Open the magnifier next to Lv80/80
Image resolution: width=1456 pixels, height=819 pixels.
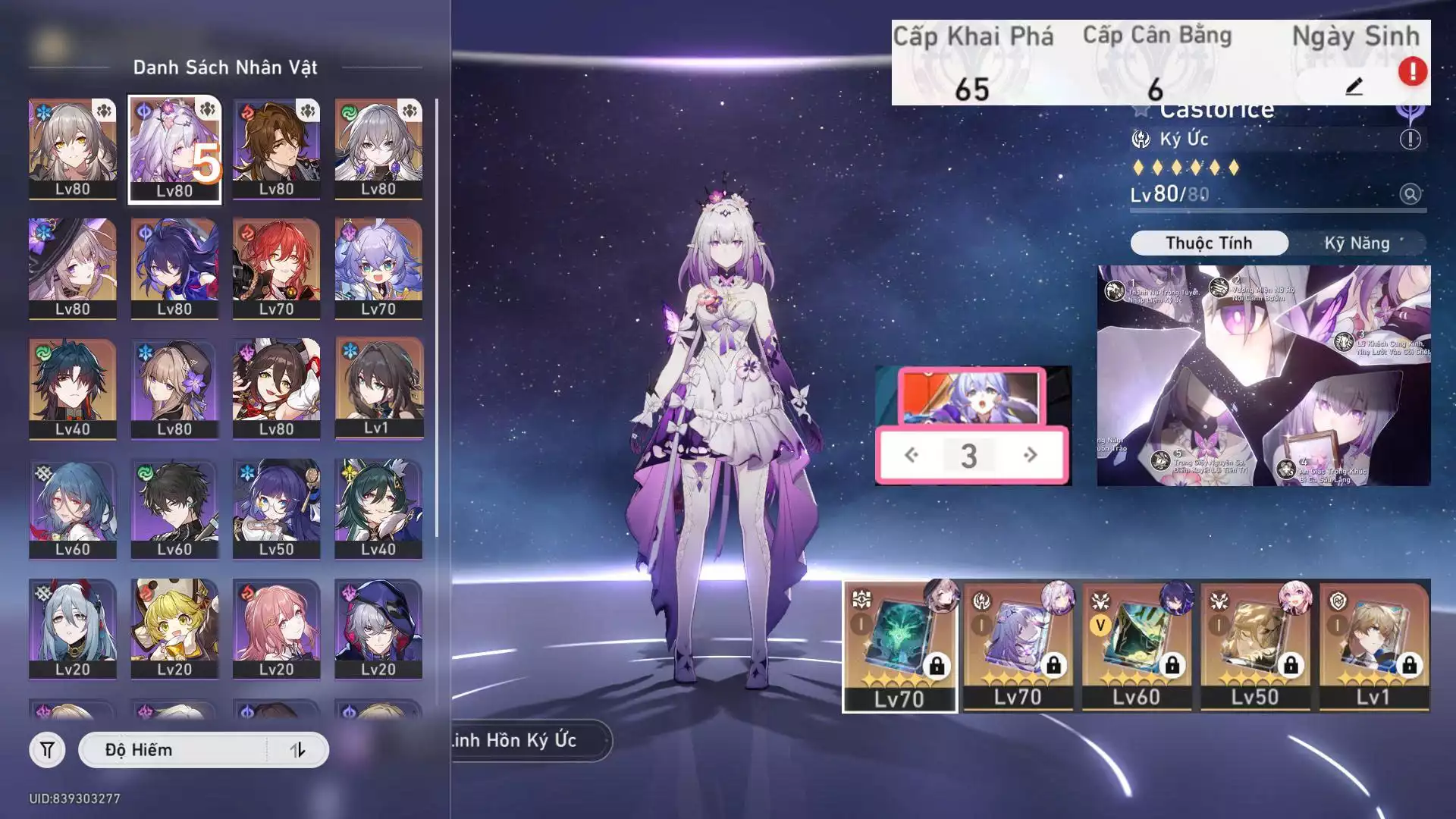[x=1410, y=194]
